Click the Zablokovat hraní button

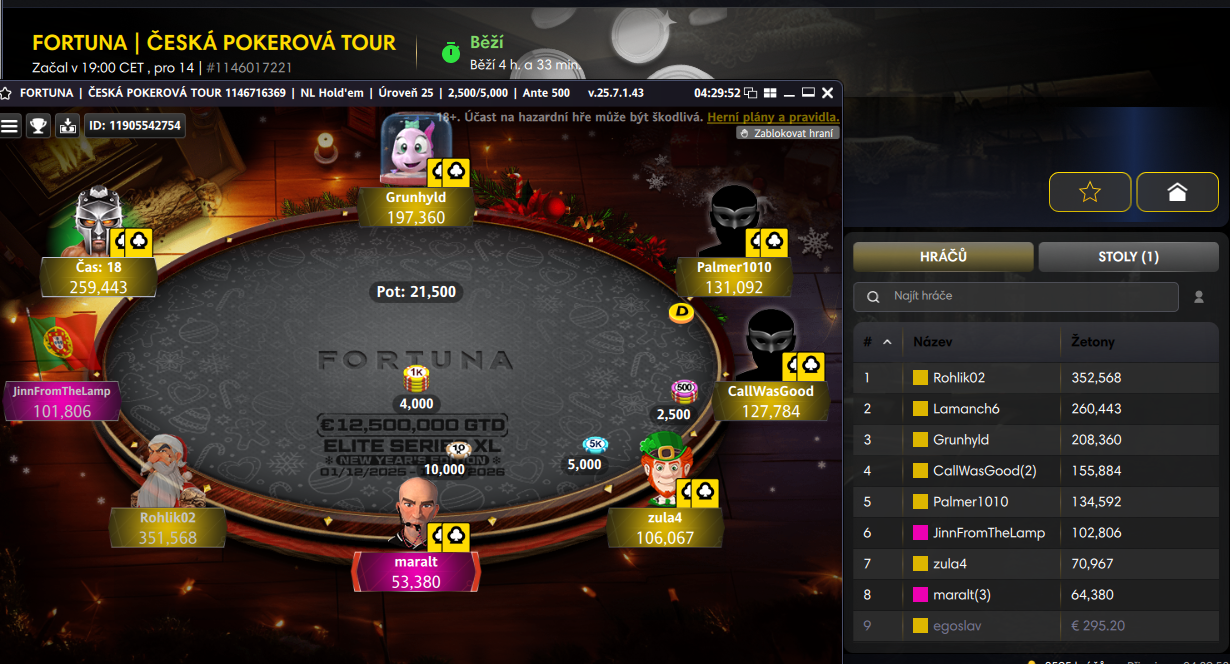788,132
